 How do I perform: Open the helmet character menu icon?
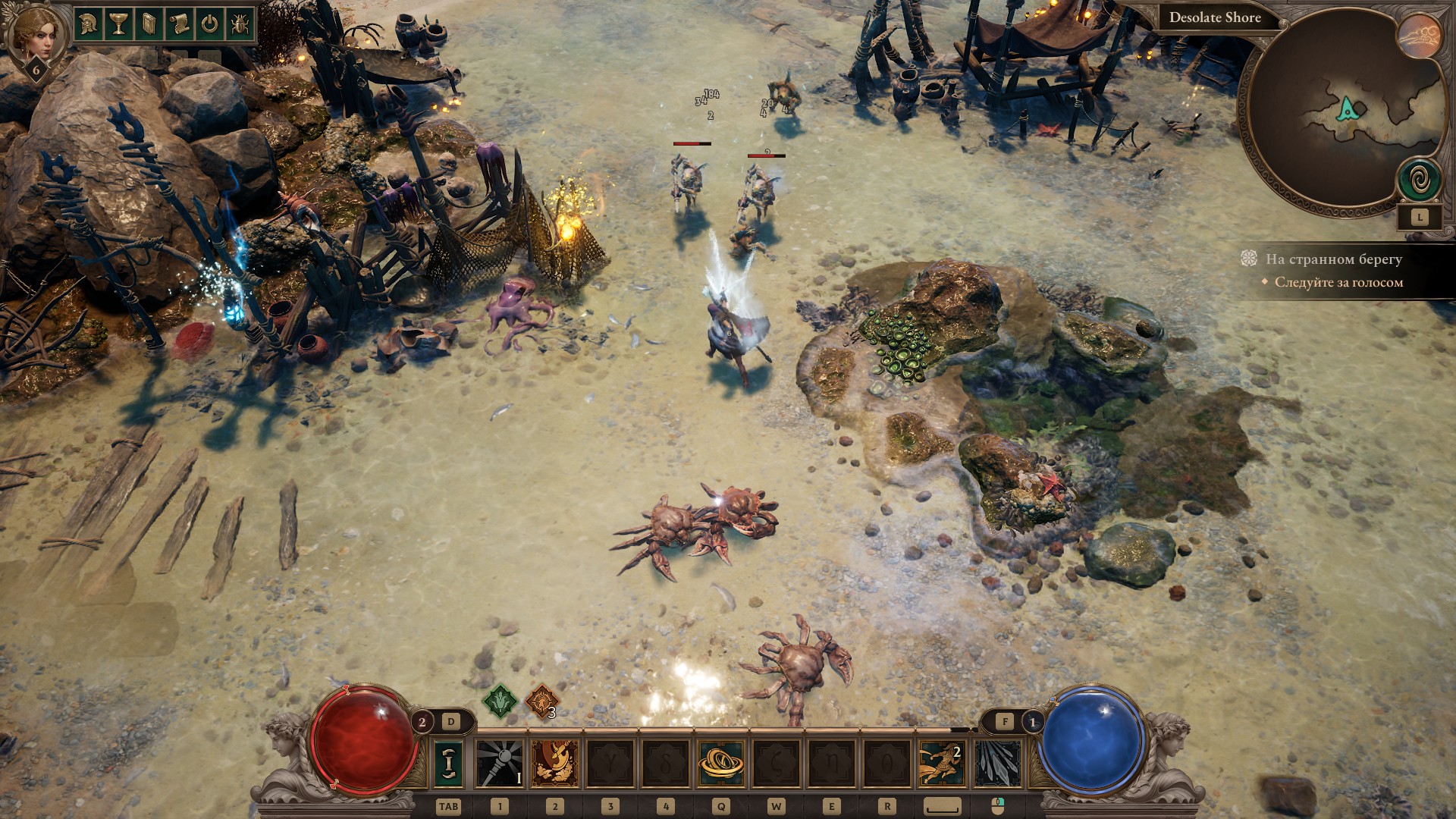pyautogui.click(x=88, y=24)
